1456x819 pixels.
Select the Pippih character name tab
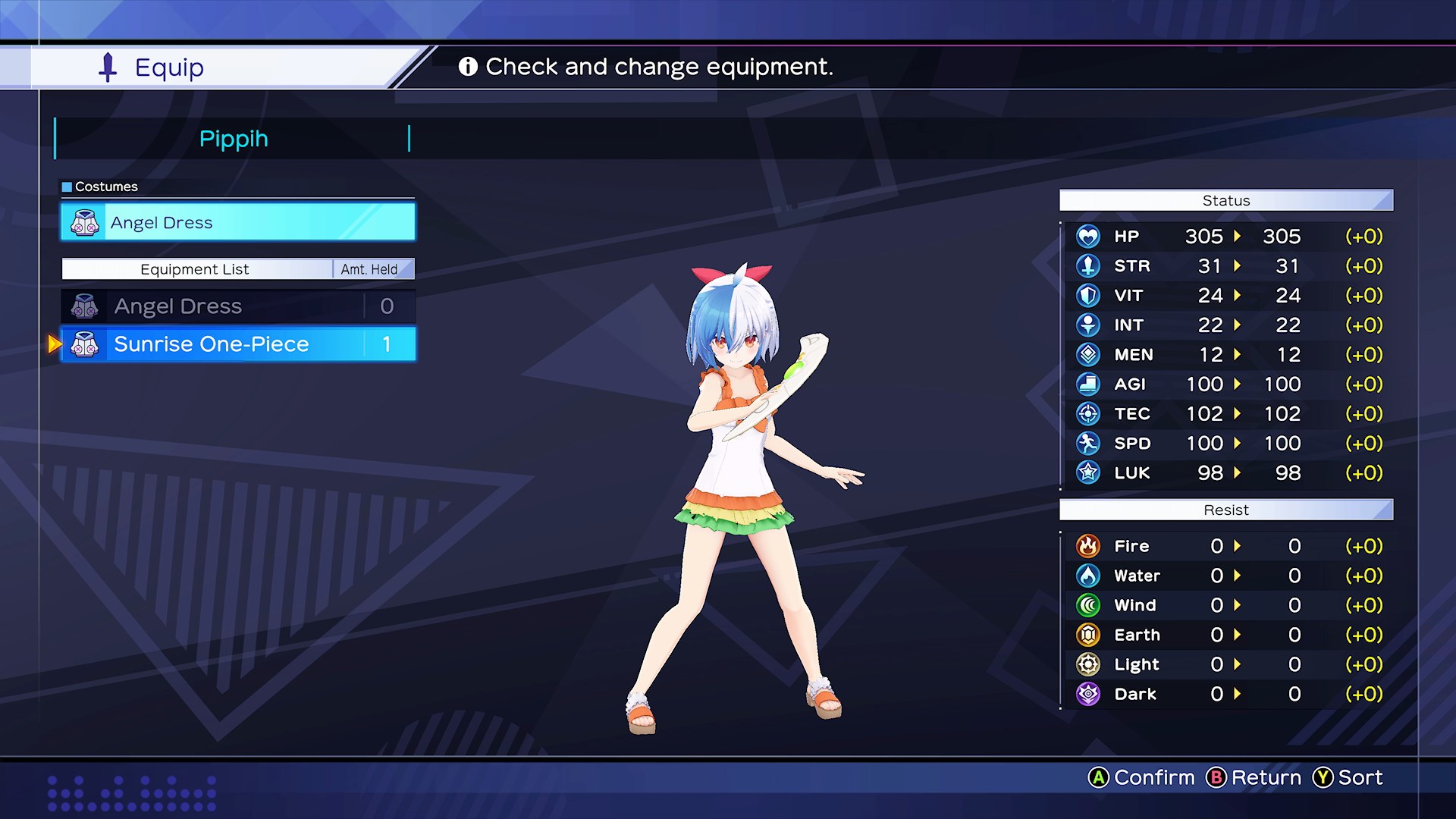click(233, 139)
